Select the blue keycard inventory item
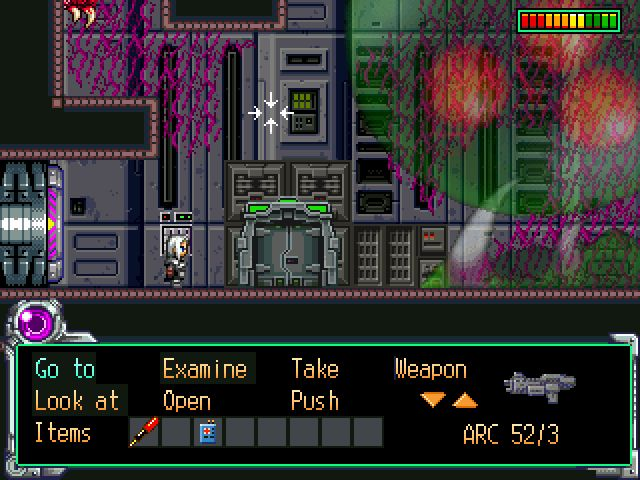This screenshot has width=640, height=480. tap(209, 433)
